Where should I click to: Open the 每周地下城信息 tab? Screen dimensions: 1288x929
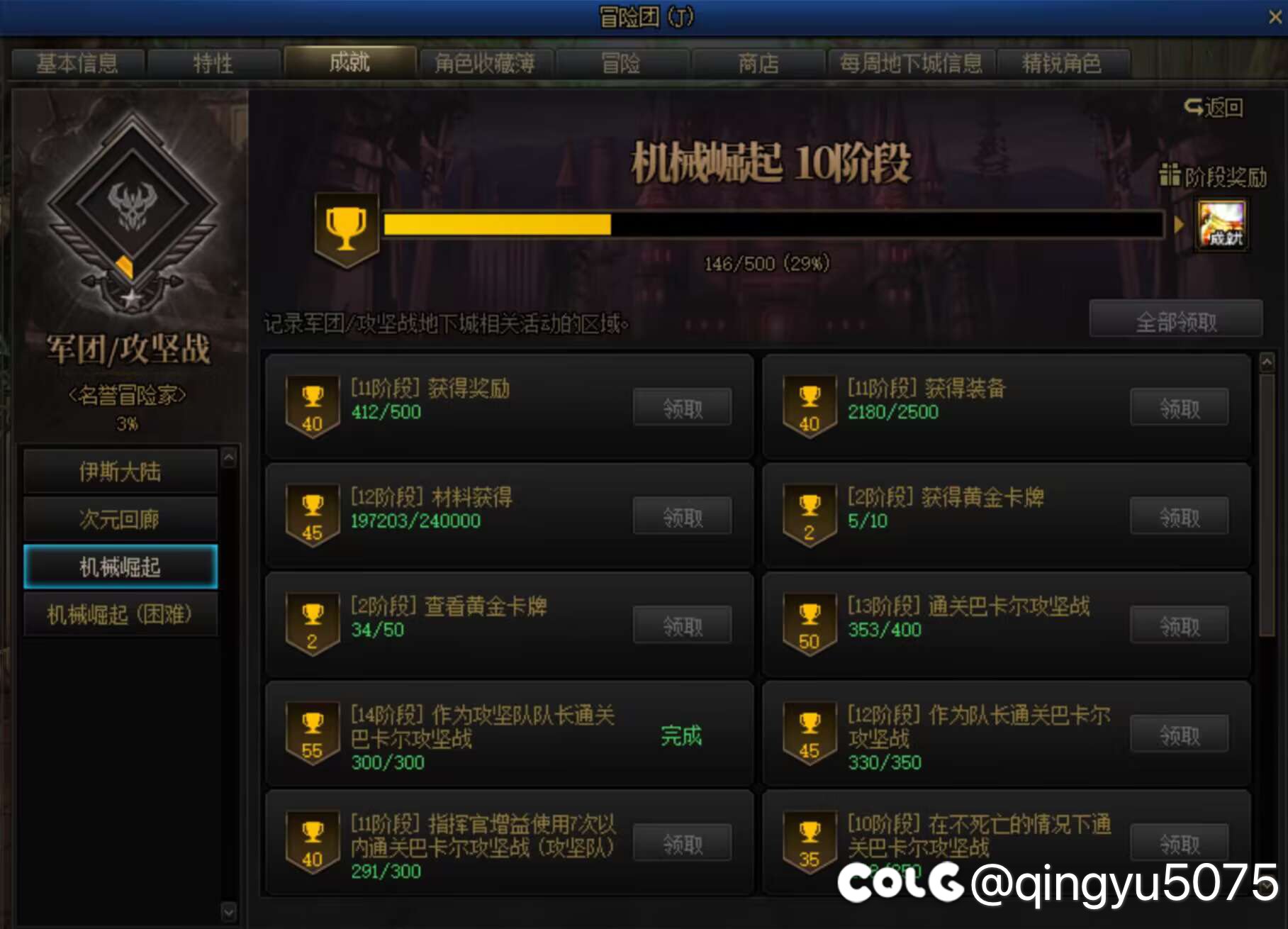coord(909,63)
